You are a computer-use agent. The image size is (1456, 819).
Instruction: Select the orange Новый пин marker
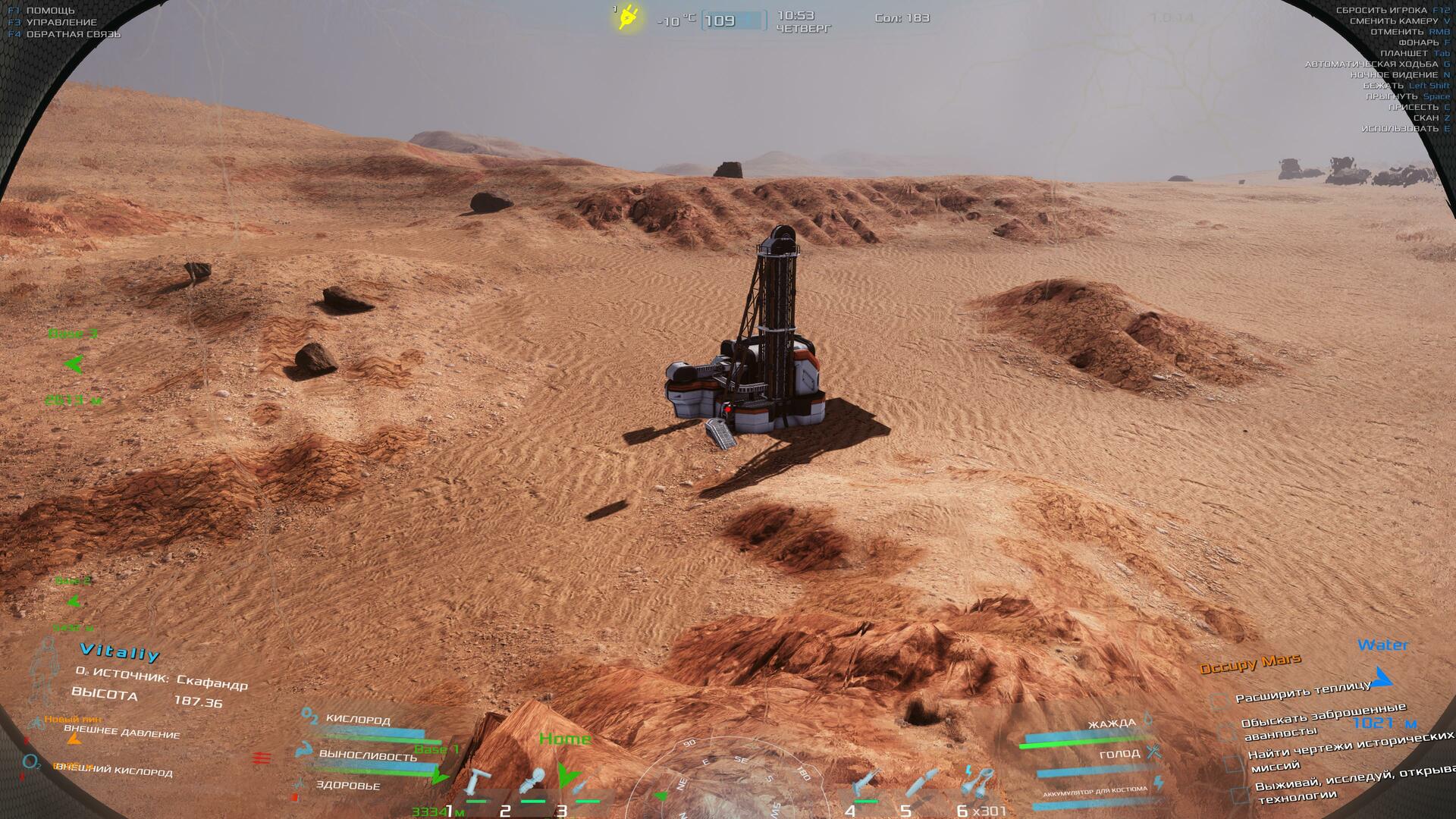(x=74, y=736)
